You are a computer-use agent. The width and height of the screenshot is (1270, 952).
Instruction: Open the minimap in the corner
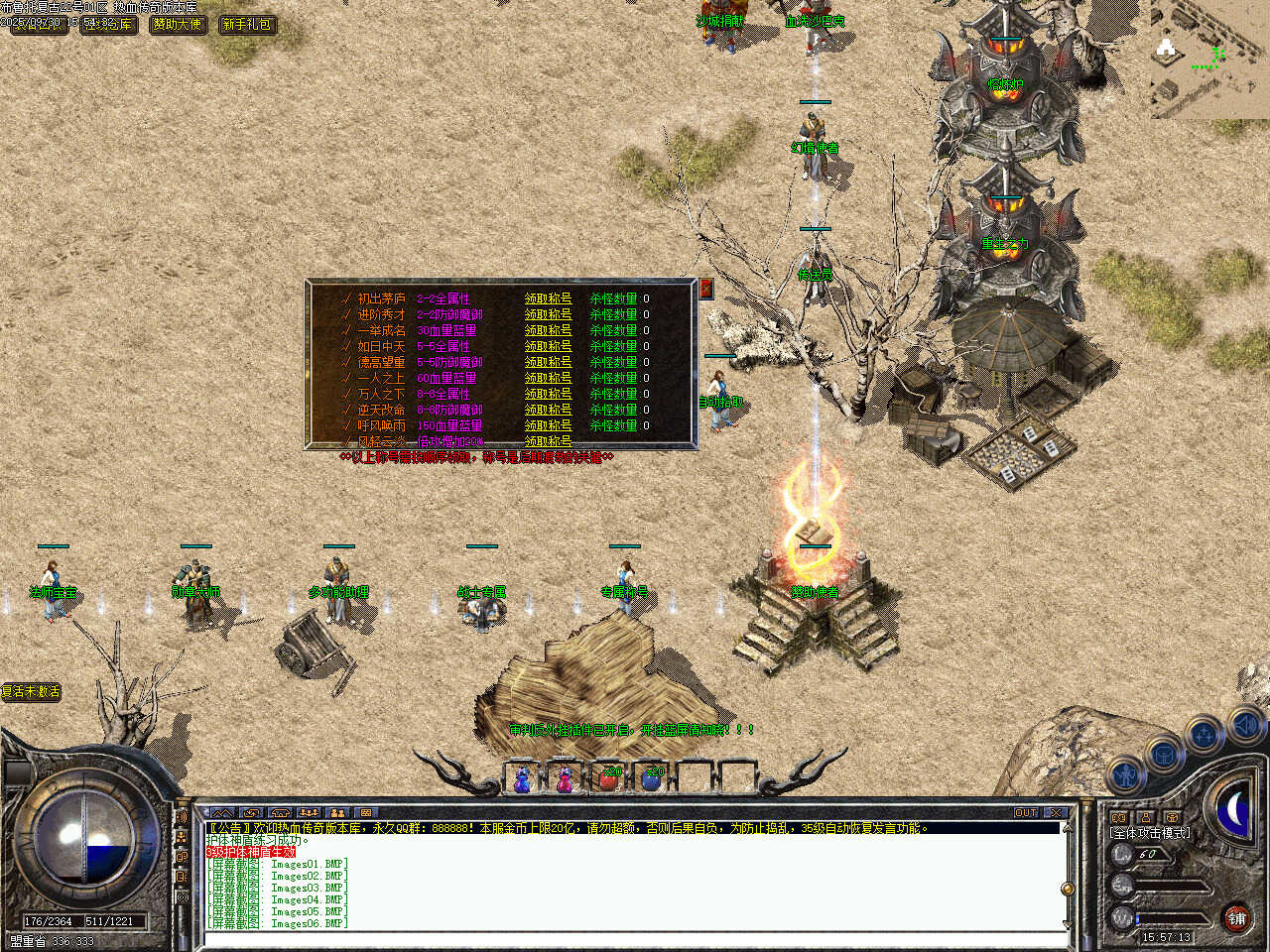click(x=1210, y=59)
